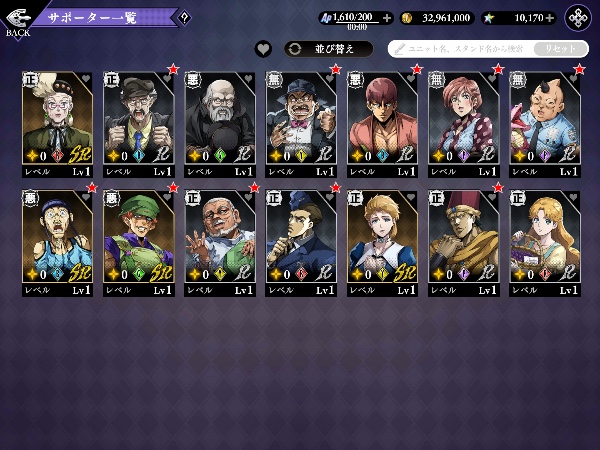Add stamina with the plus button

click(x=387, y=18)
